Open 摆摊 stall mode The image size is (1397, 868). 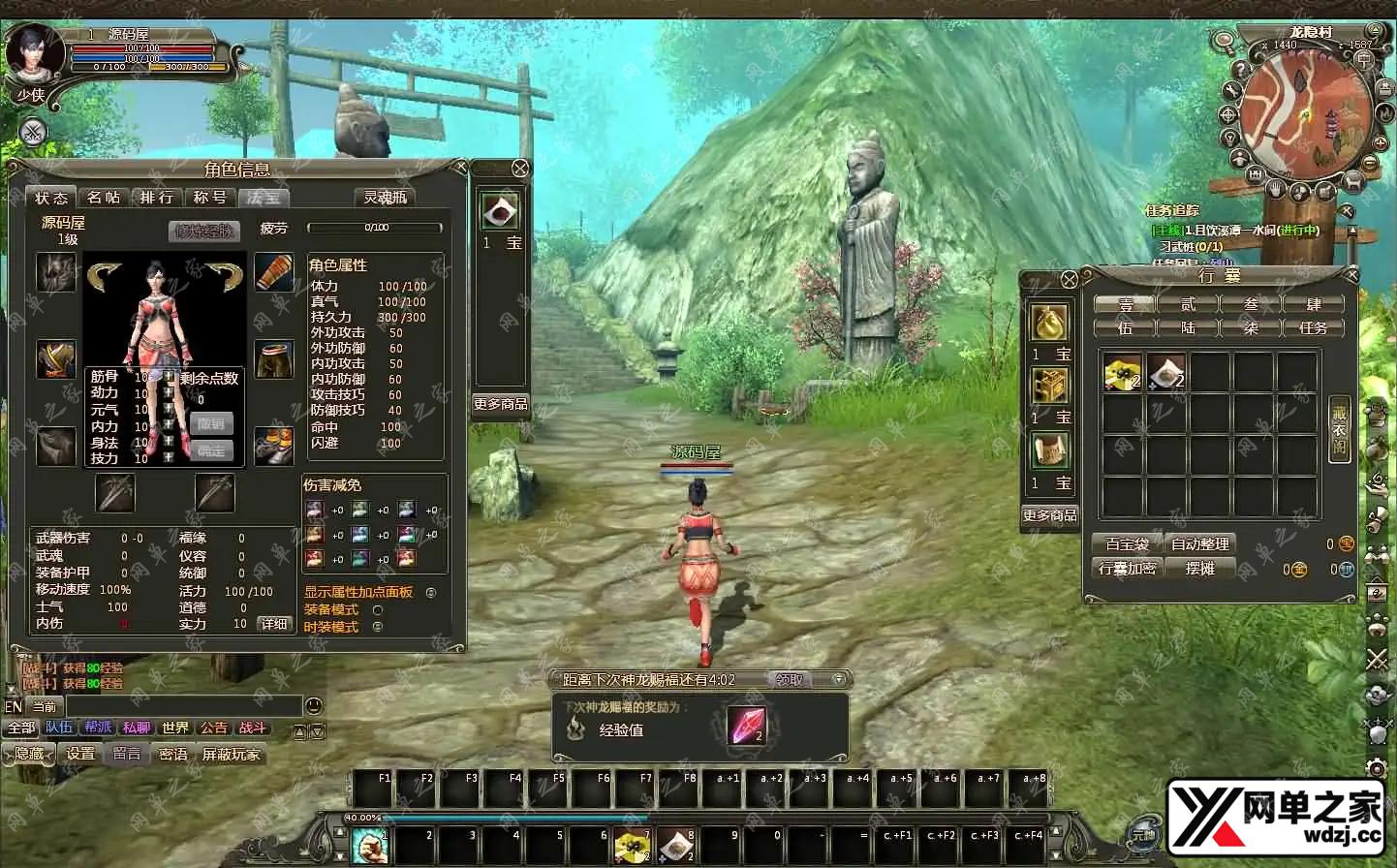1199,569
